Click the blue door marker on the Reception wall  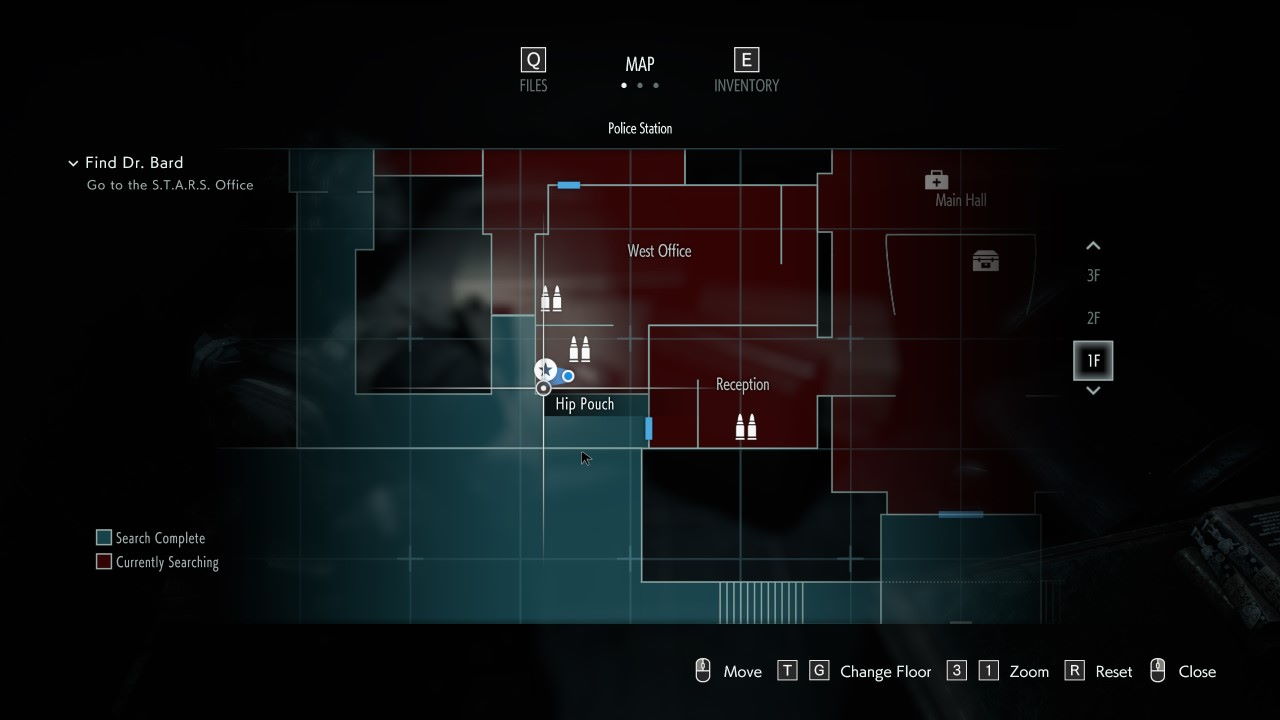coord(648,427)
